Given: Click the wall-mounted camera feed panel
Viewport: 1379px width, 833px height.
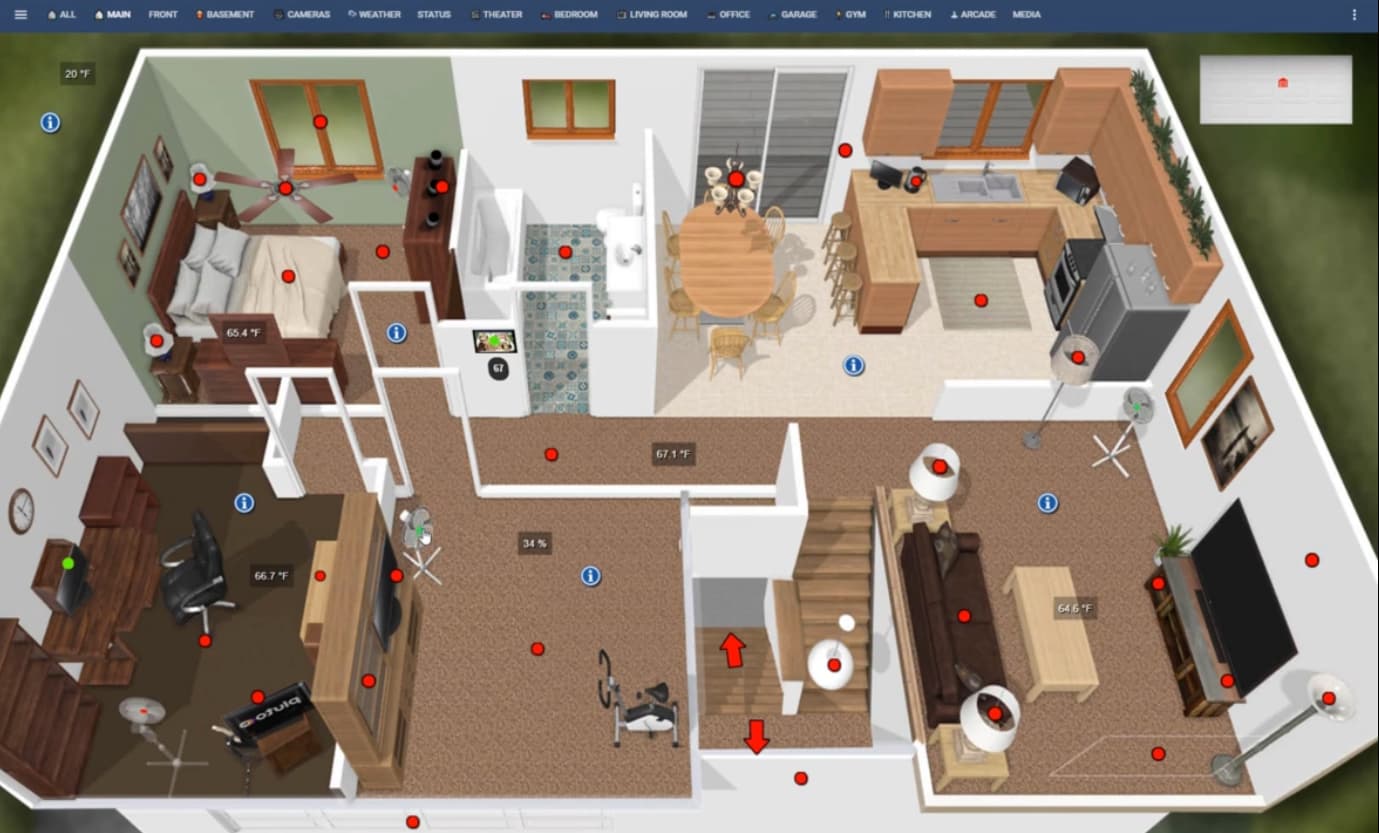Looking at the screenshot, I should (494, 340).
